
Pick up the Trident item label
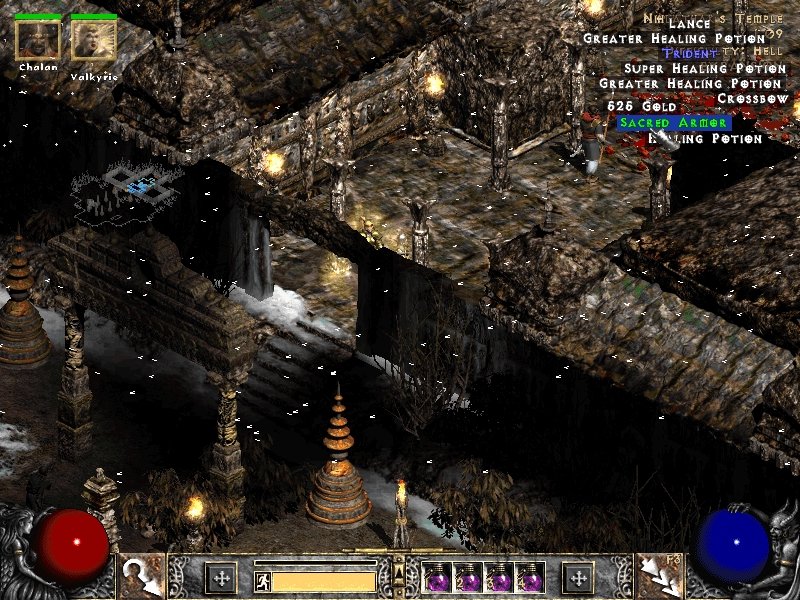coord(689,53)
